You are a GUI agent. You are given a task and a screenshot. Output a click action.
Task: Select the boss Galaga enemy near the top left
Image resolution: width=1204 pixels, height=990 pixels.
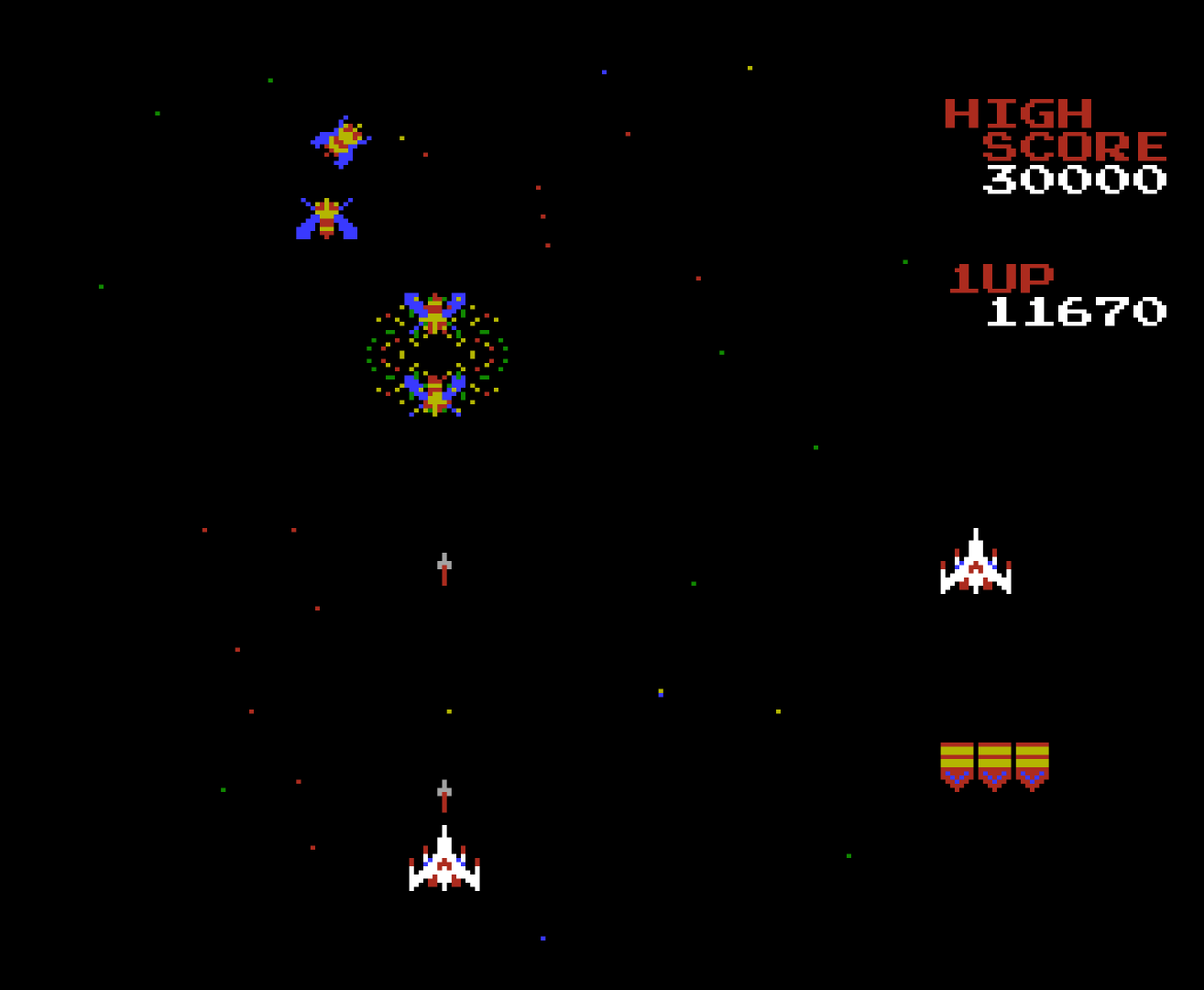click(x=344, y=137)
